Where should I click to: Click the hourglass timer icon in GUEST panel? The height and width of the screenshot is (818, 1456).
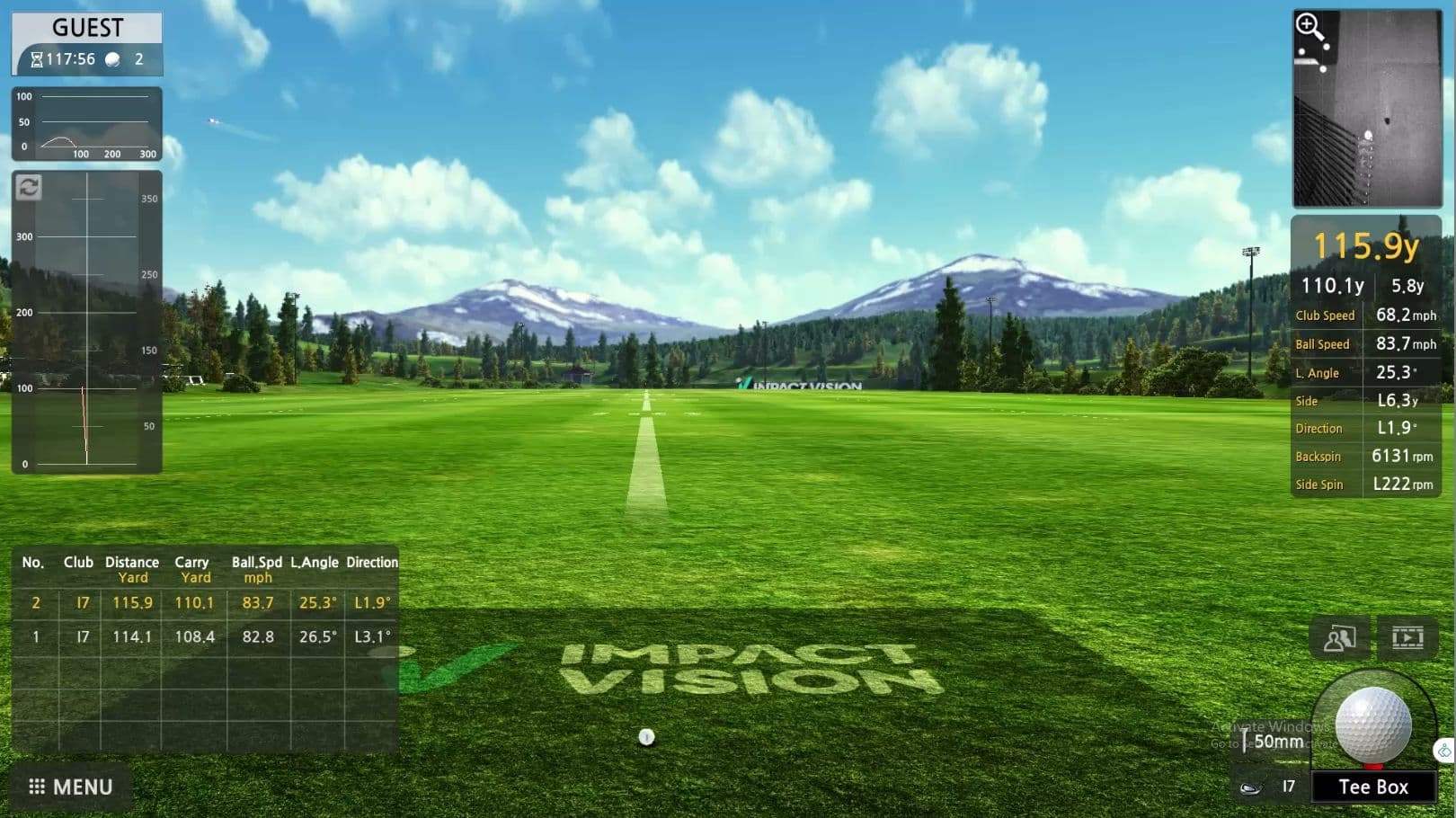(x=36, y=59)
